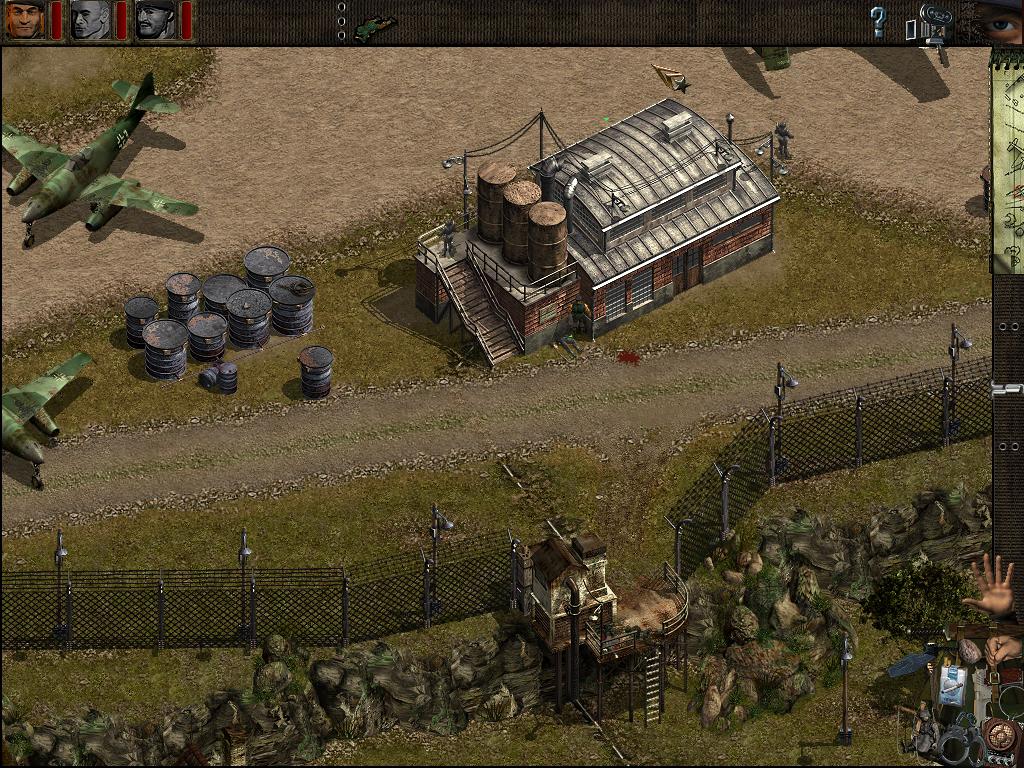Screen dimensions: 1024x768
Task: Select the handcuffs item
Action: 958,745
